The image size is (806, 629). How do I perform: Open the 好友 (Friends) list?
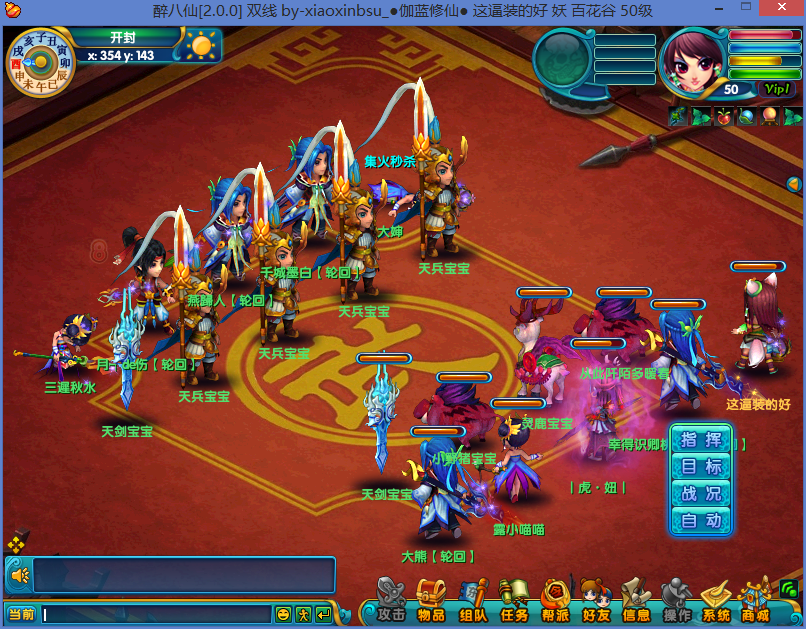(x=596, y=600)
